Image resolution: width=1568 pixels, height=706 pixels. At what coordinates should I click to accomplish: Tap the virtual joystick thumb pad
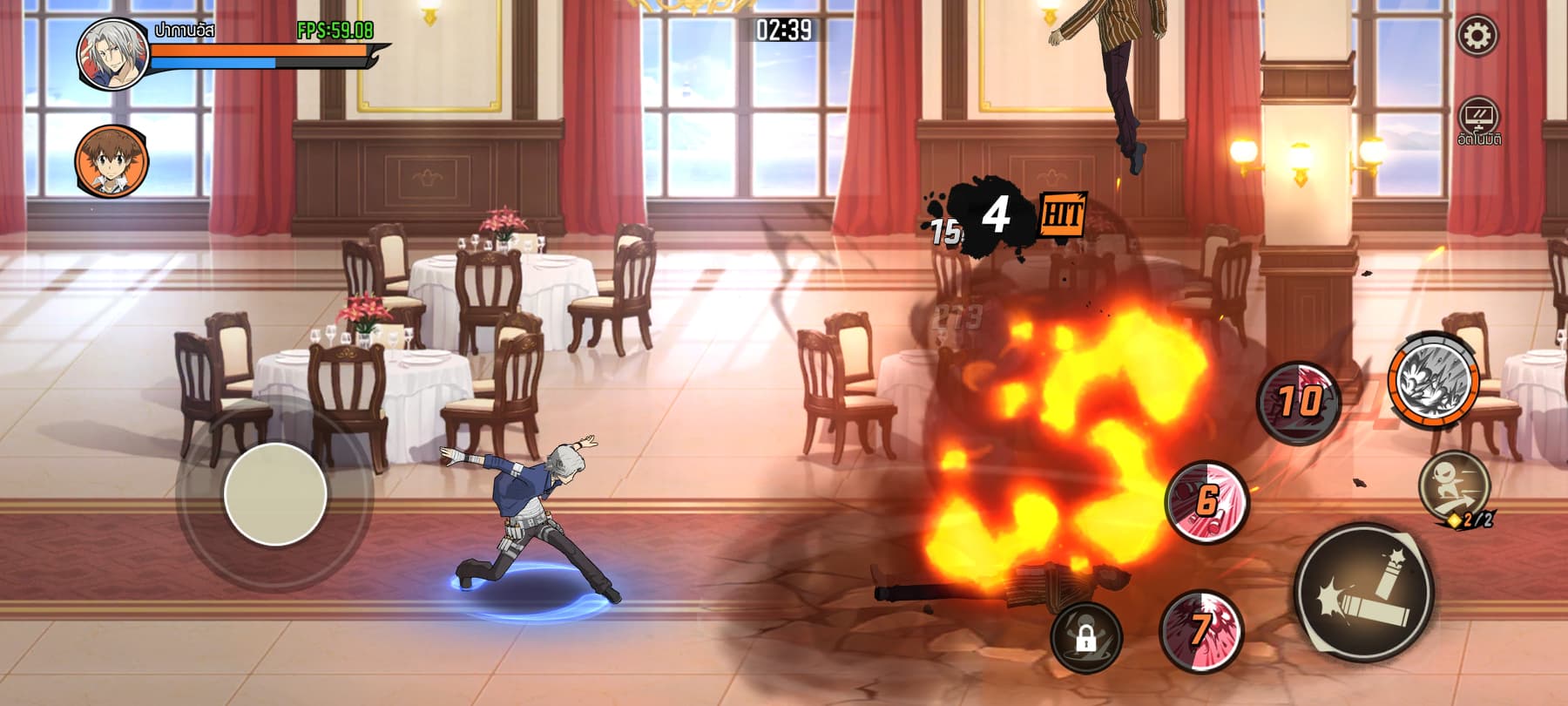click(x=275, y=494)
